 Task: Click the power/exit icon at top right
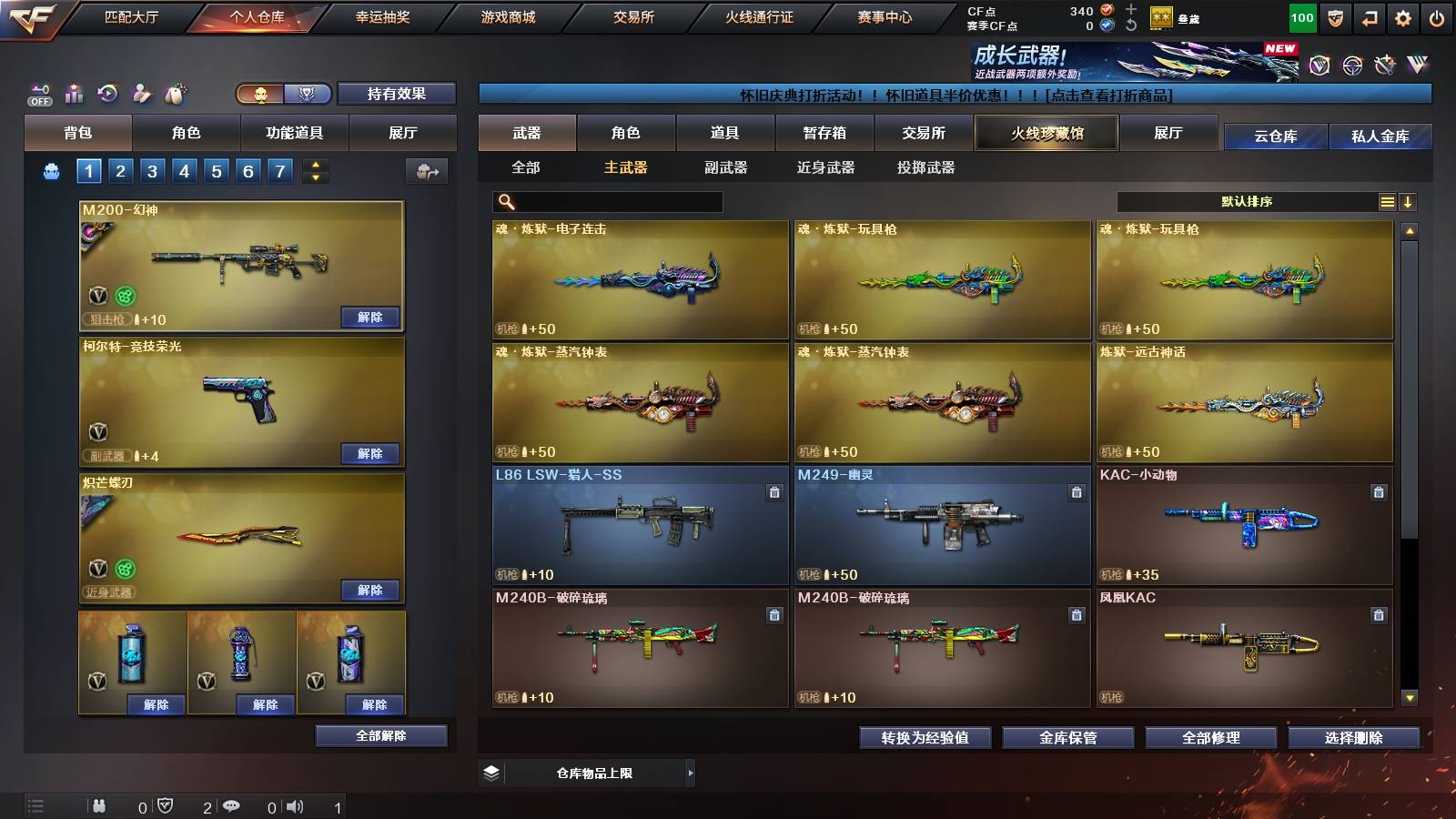tap(1437, 16)
